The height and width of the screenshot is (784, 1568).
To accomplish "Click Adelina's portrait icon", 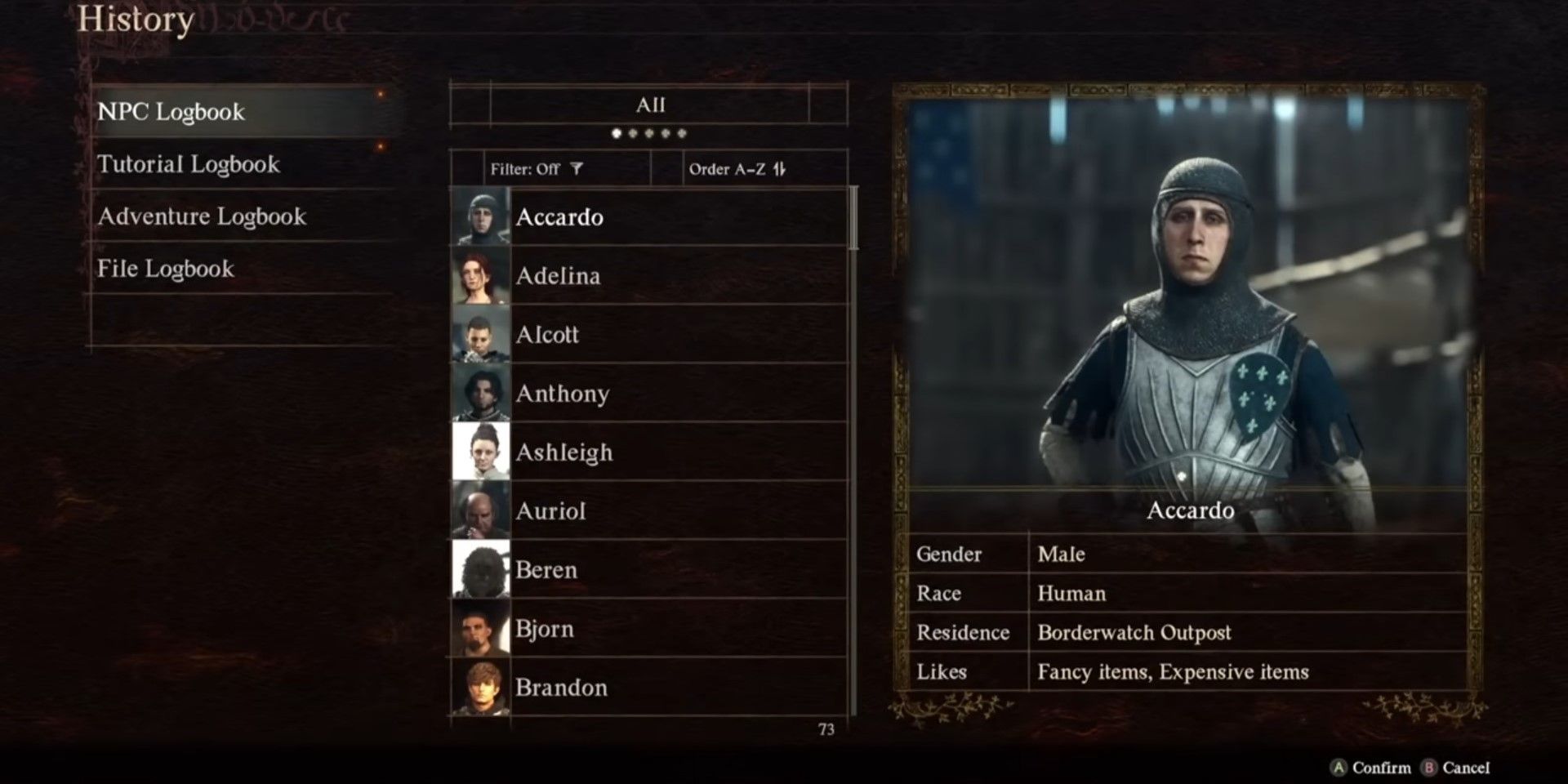I will coord(482,276).
